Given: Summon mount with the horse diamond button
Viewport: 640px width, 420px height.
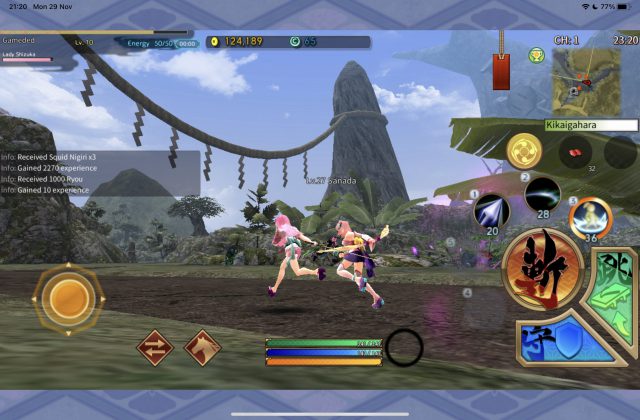Looking at the screenshot, I should pos(203,348).
